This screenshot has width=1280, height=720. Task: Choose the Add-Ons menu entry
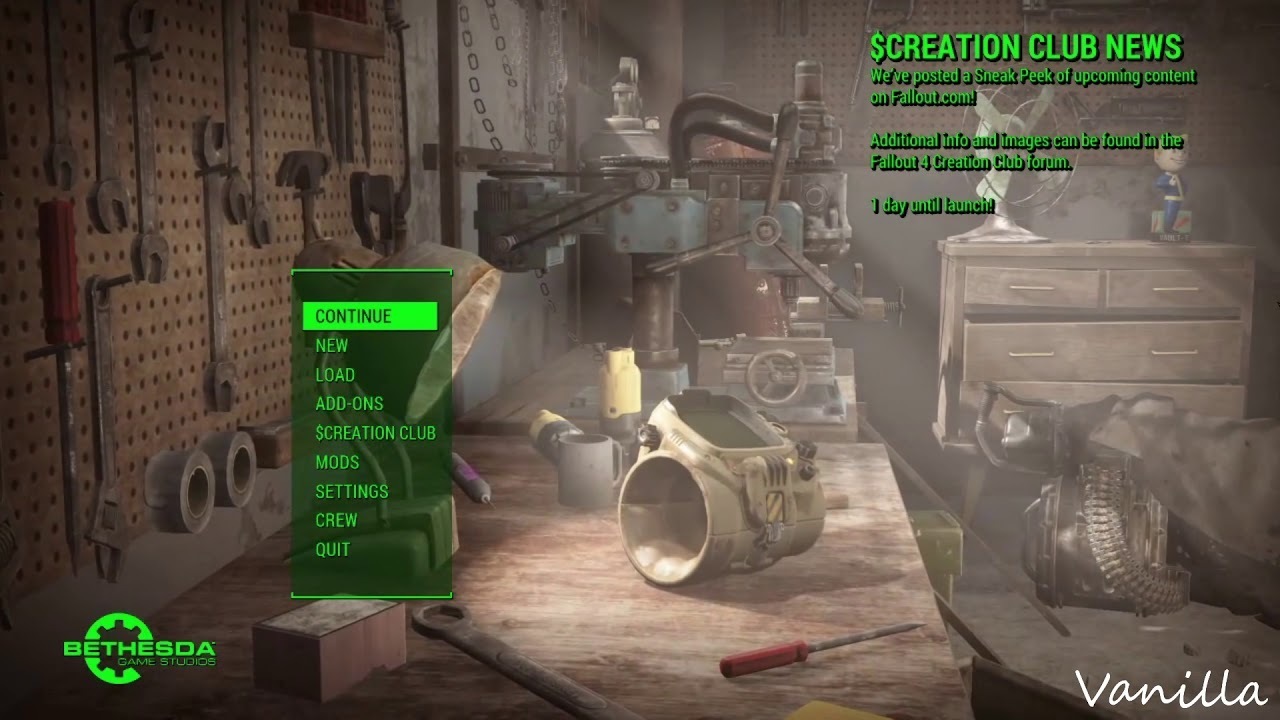pyautogui.click(x=349, y=403)
